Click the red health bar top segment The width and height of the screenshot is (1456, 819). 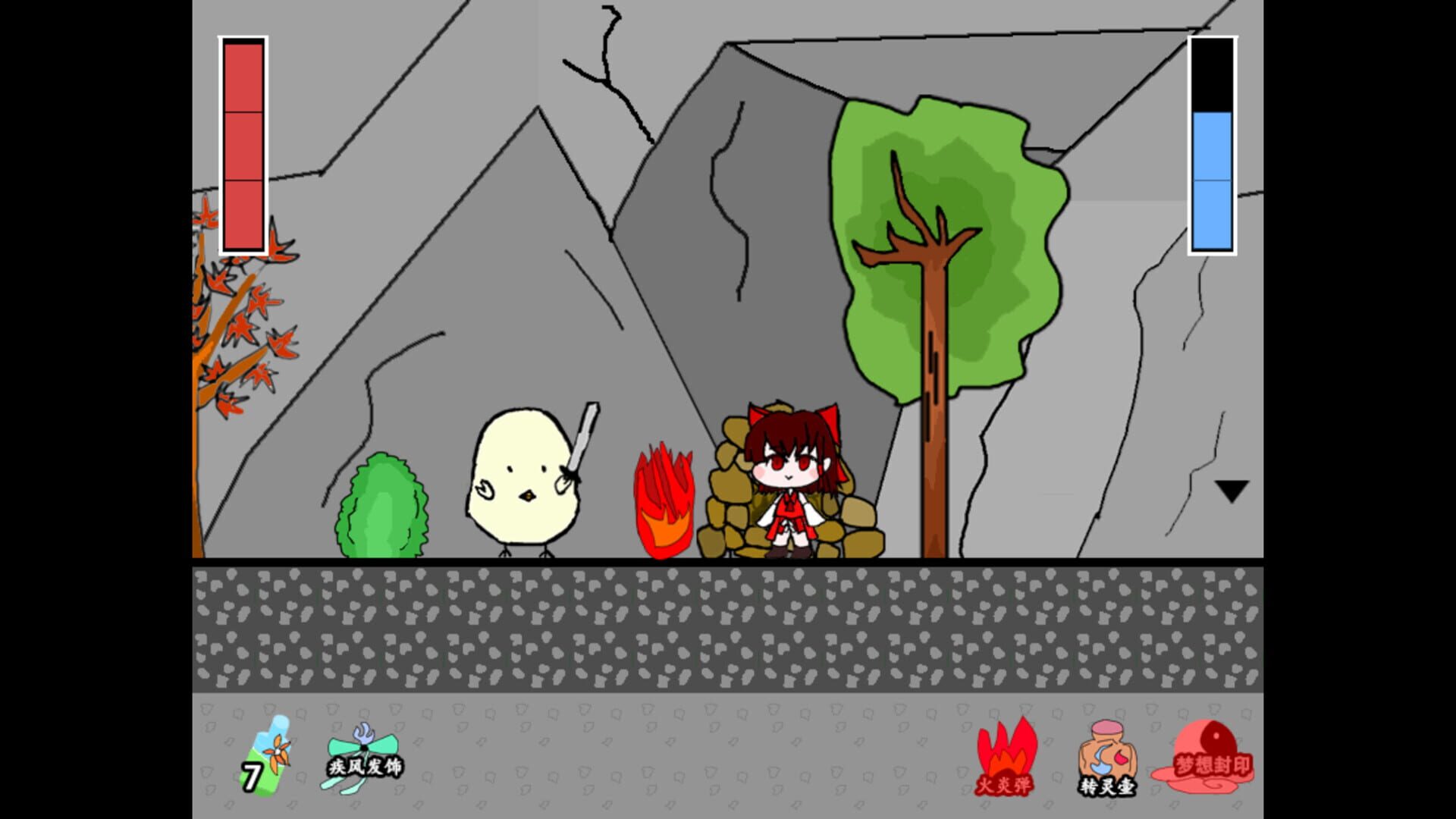pyautogui.click(x=243, y=76)
